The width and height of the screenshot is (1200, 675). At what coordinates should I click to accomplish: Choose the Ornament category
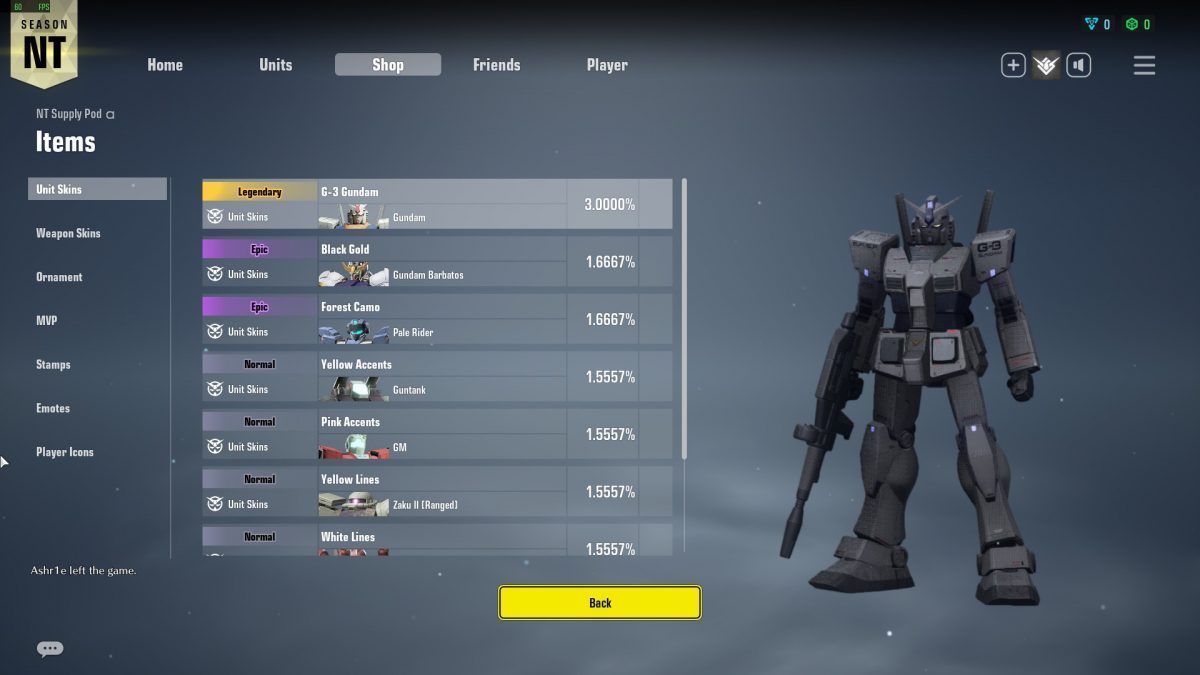pos(59,277)
